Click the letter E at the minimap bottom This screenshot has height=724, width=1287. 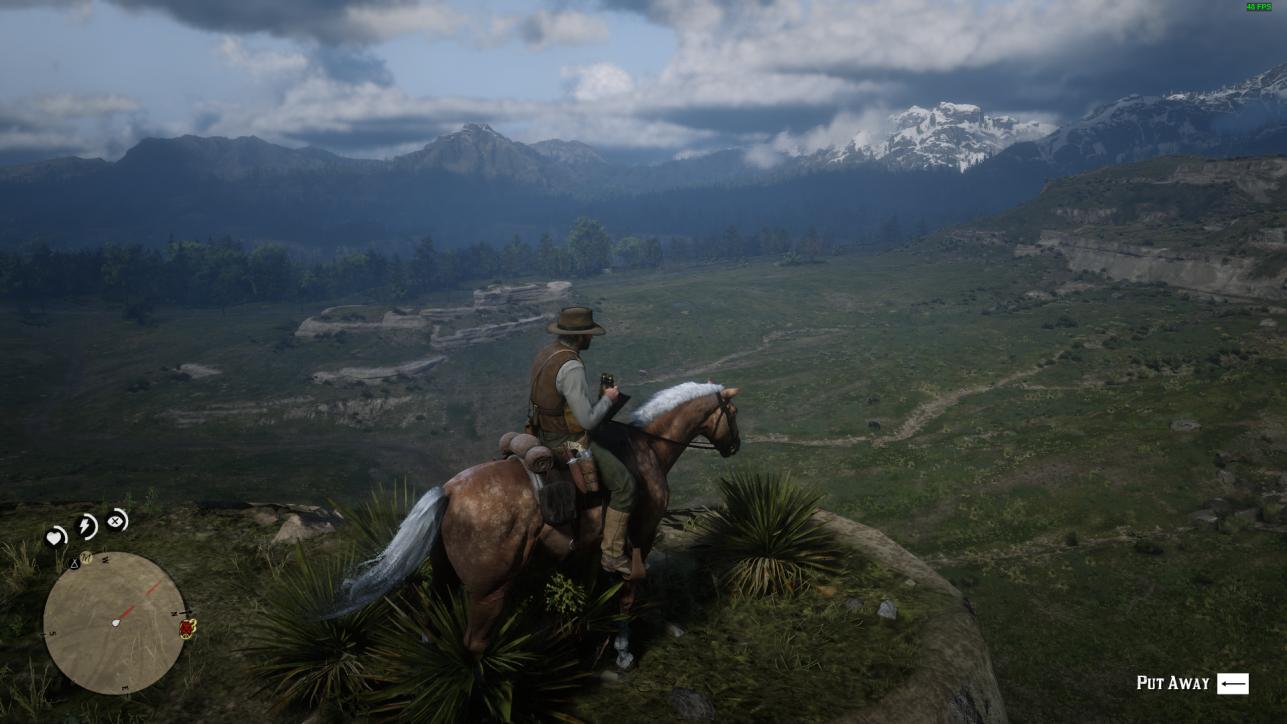tap(124, 686)
